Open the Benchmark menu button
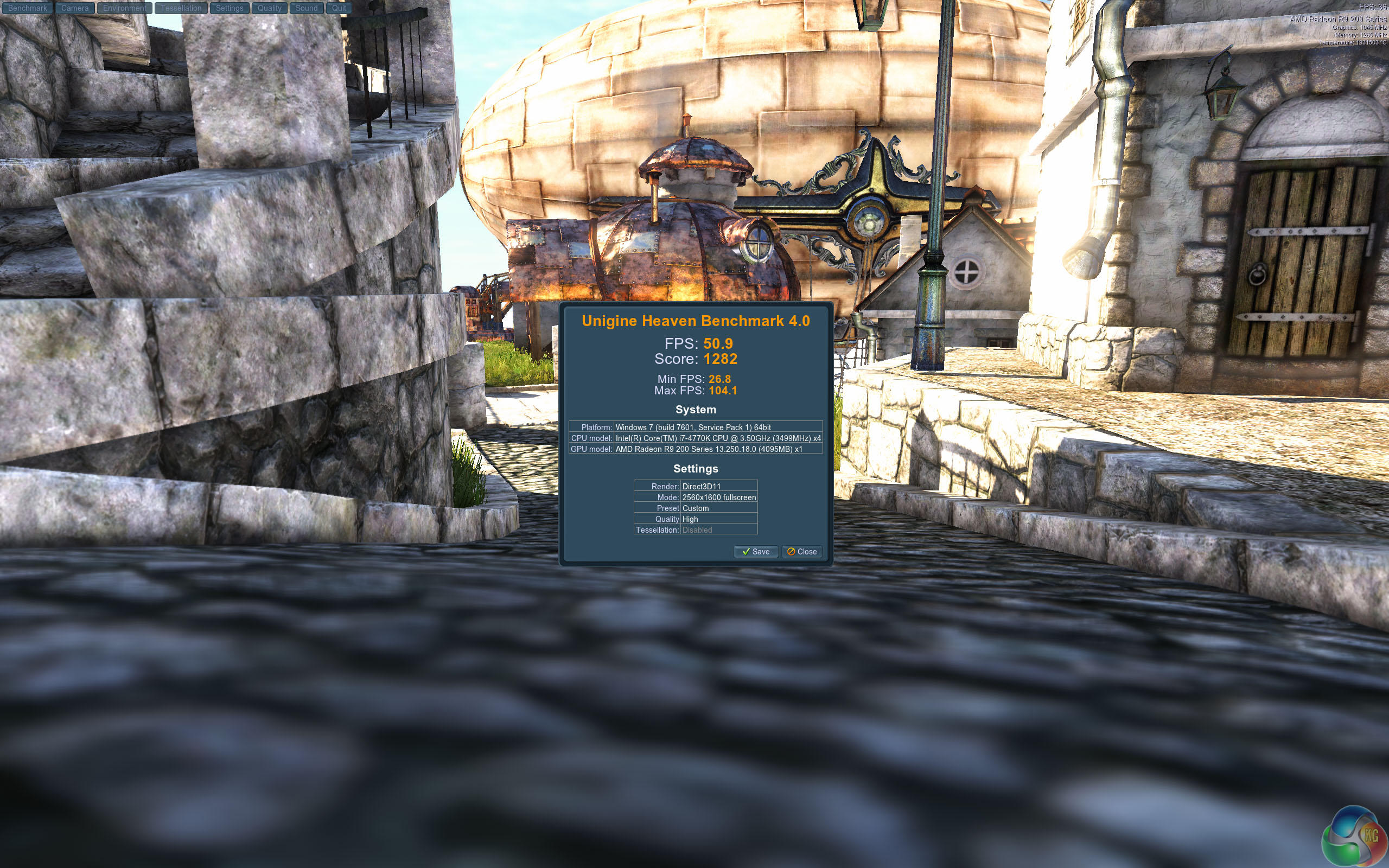 coord(28,8)
